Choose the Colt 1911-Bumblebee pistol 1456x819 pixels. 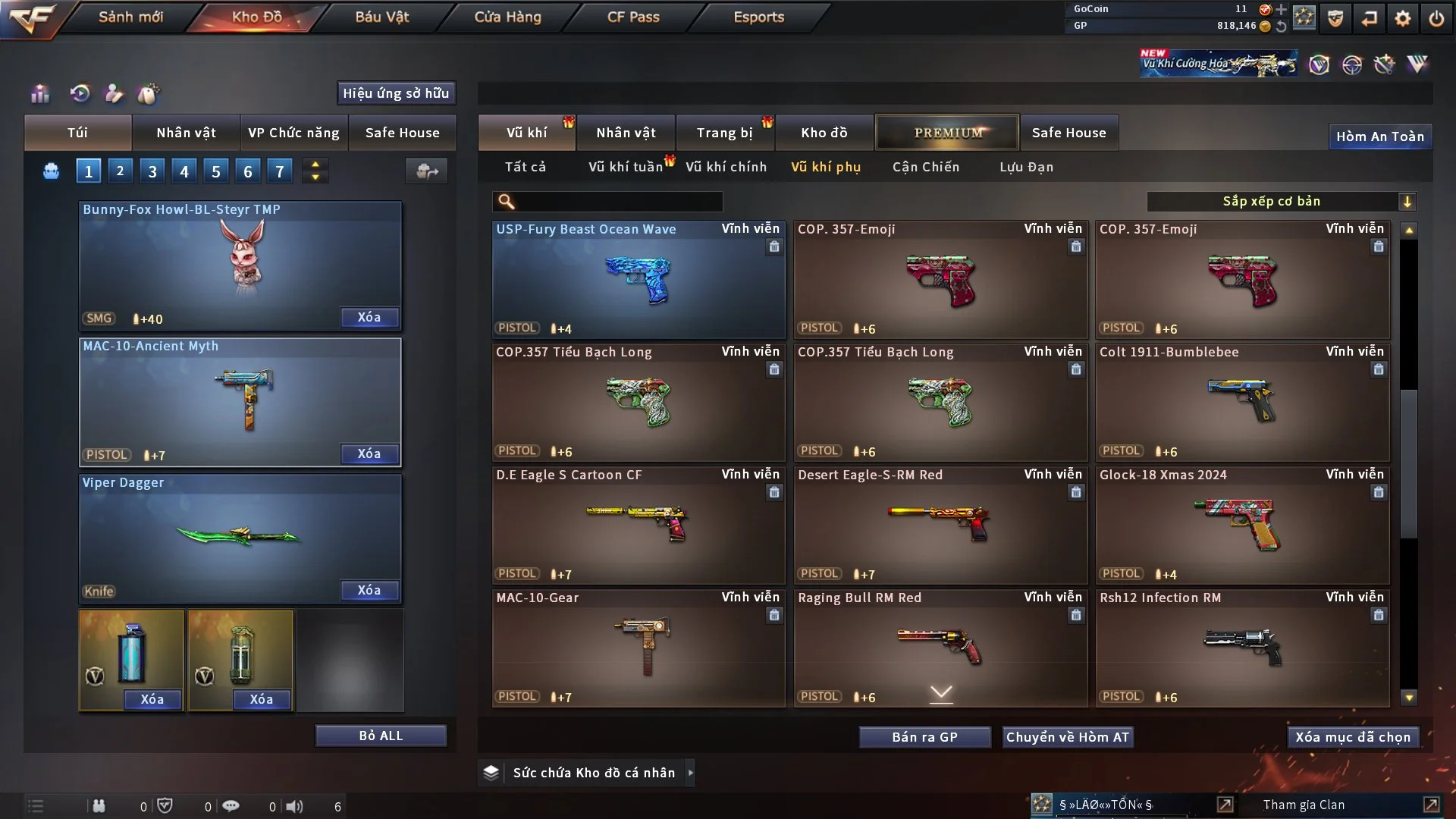click(1241, 402)
